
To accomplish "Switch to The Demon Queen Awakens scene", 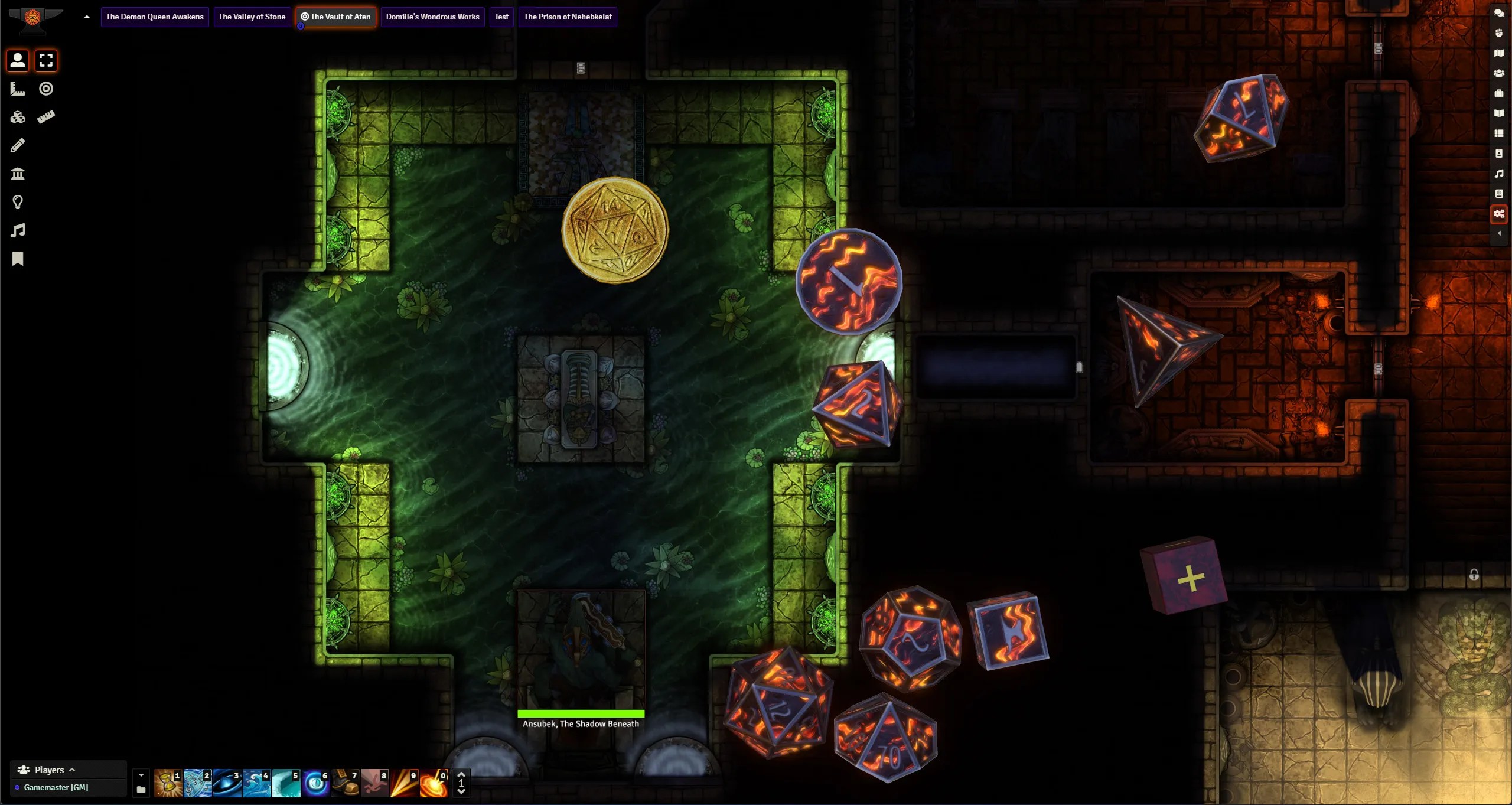I will [154, 17].
